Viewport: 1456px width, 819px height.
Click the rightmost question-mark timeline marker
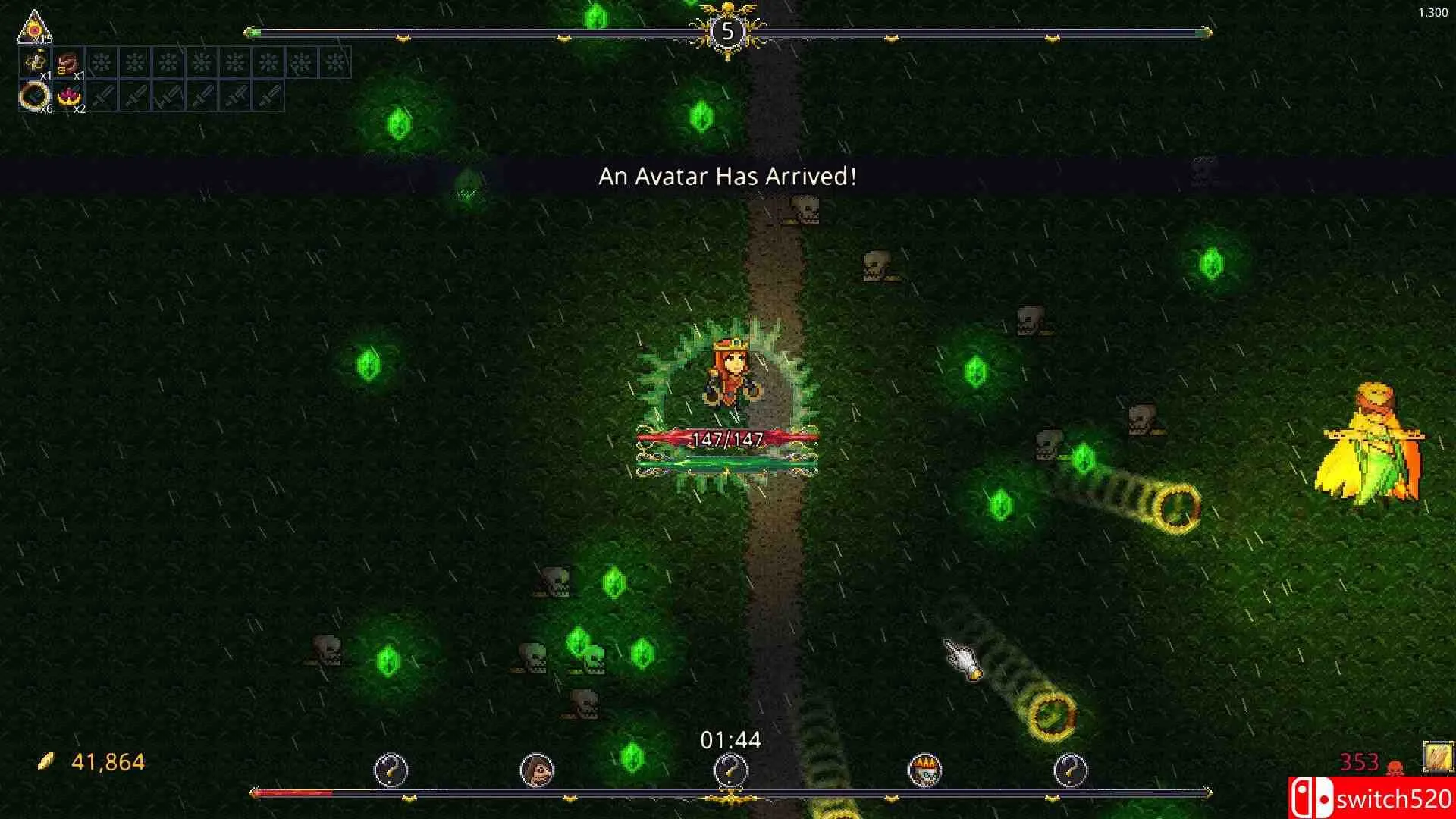(1072, 769)
